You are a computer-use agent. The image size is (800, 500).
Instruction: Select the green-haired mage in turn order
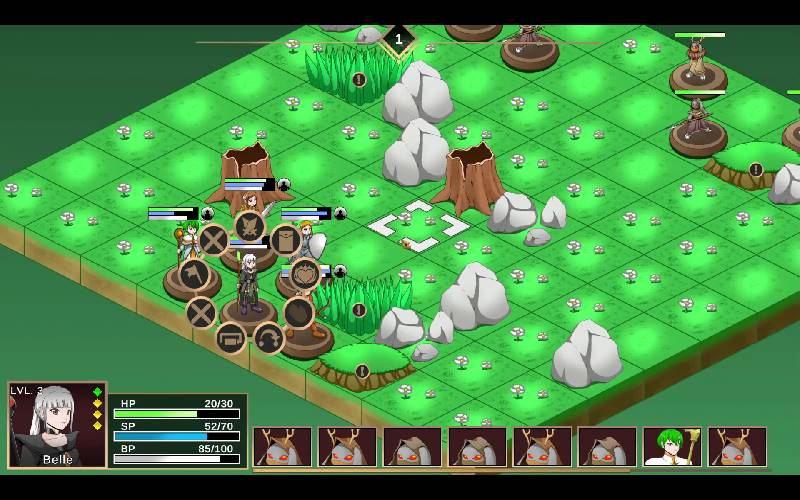point(672,446)
